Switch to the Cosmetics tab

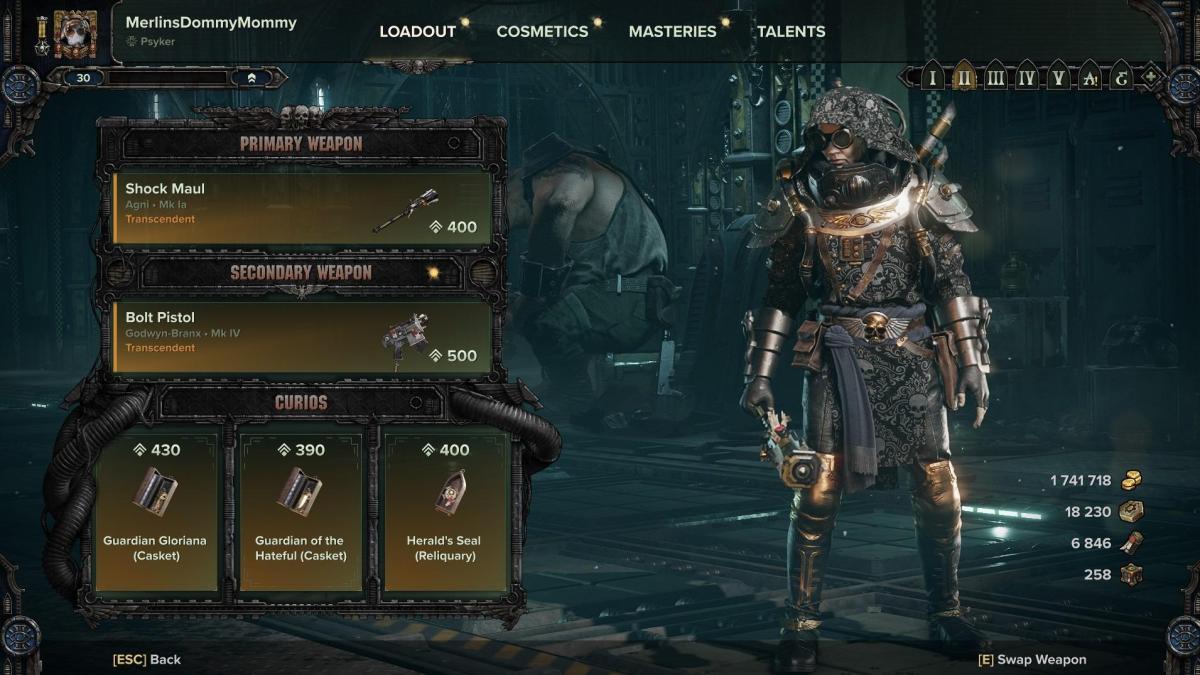pyautogui.click(x=542, y=31)
